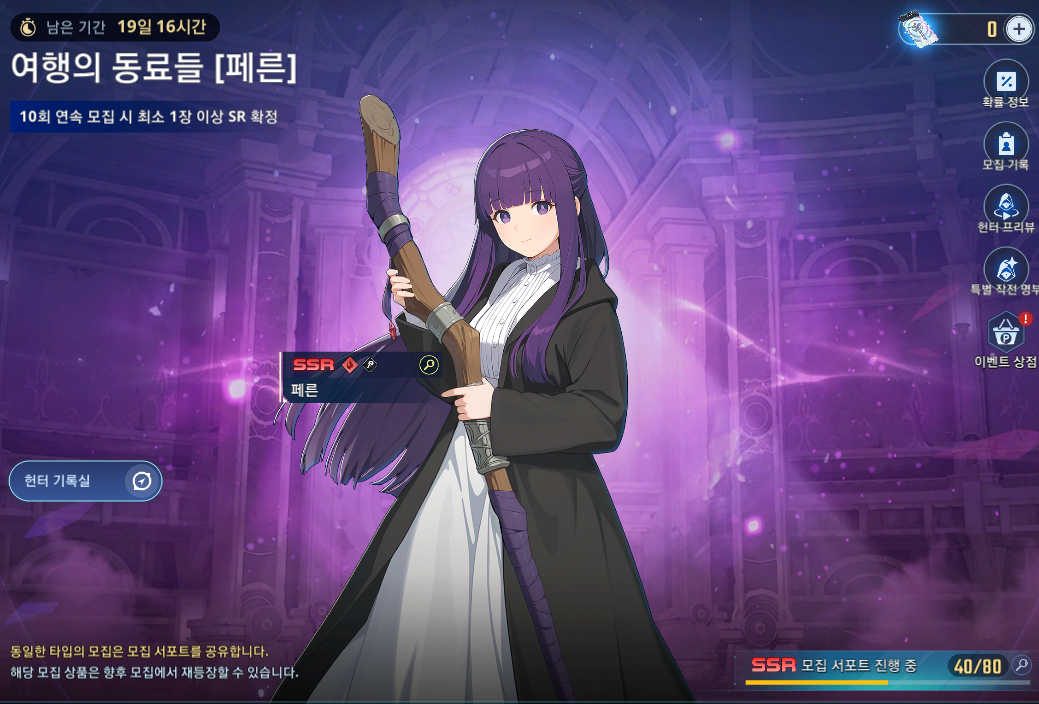View SSR recruitment support details magnifier
The image size is (1039, 704).
(1021, 665)
